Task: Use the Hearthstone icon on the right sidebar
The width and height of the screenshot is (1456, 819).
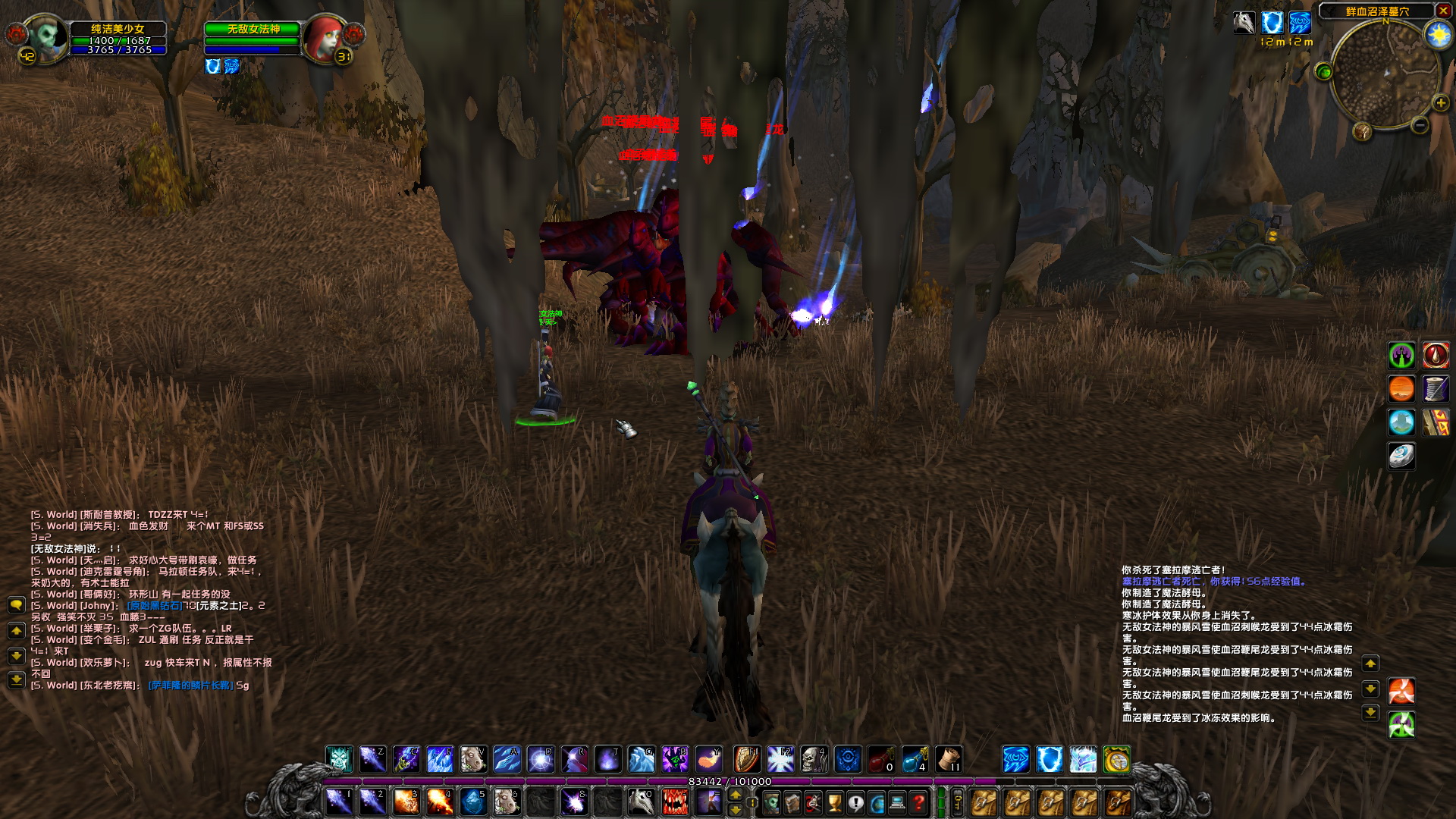Action: (1401, 457)
